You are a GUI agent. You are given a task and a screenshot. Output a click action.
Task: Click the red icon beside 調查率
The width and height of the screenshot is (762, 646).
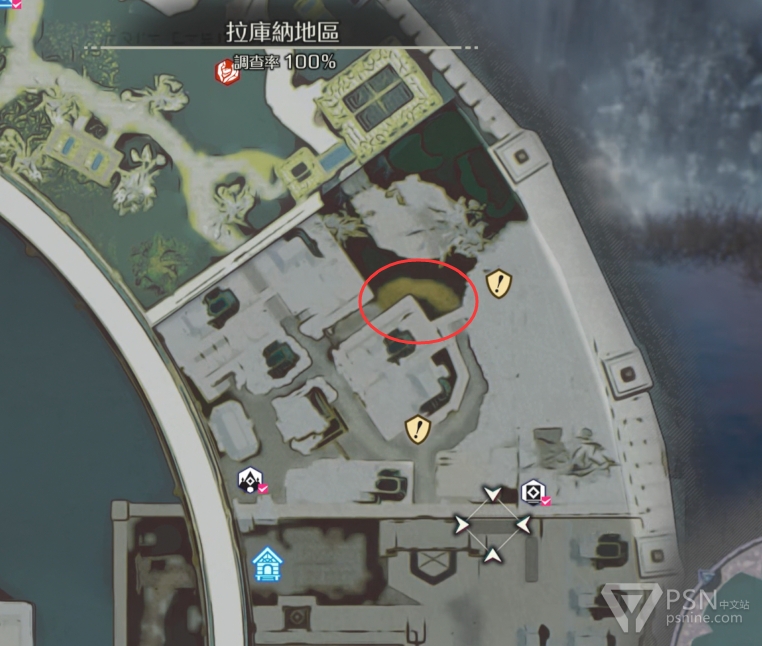222,71
